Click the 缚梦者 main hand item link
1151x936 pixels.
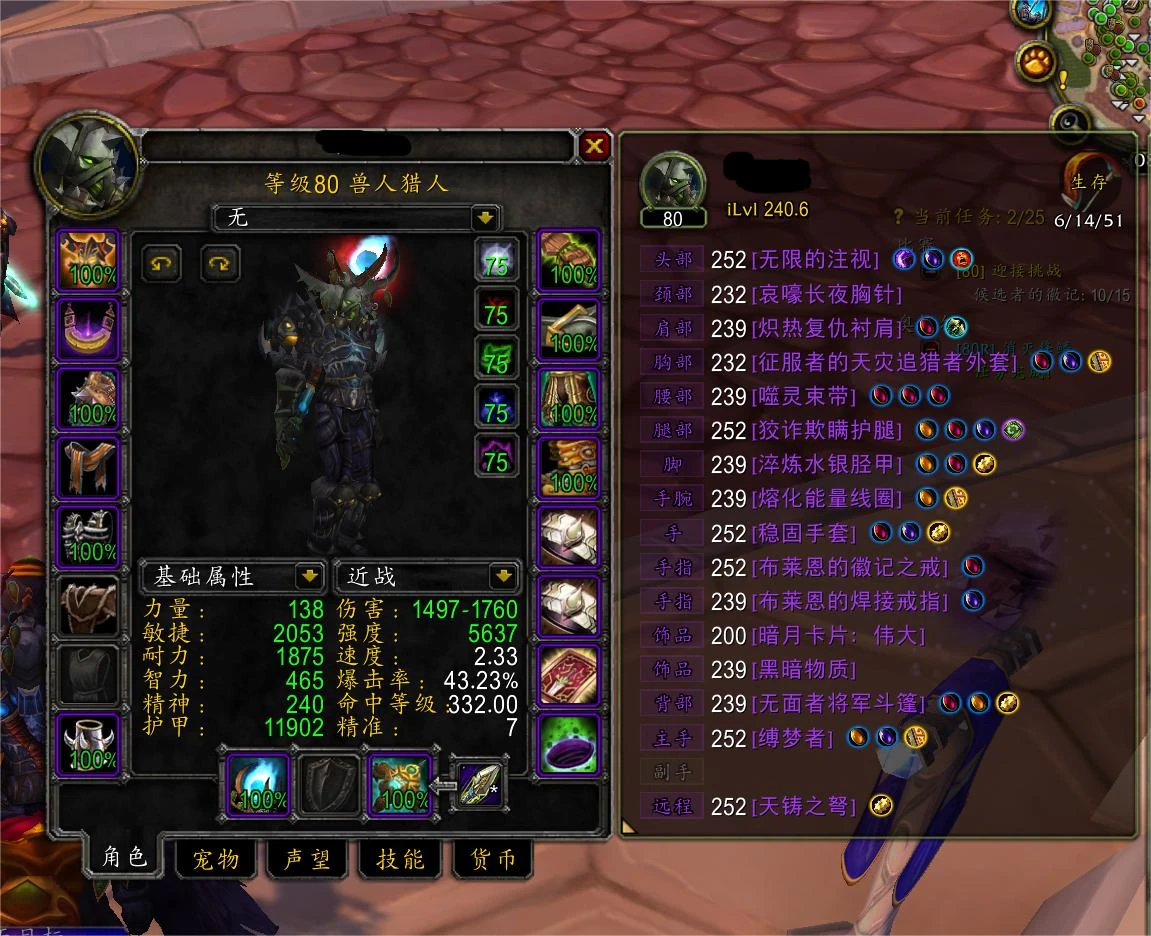[792, 738]
